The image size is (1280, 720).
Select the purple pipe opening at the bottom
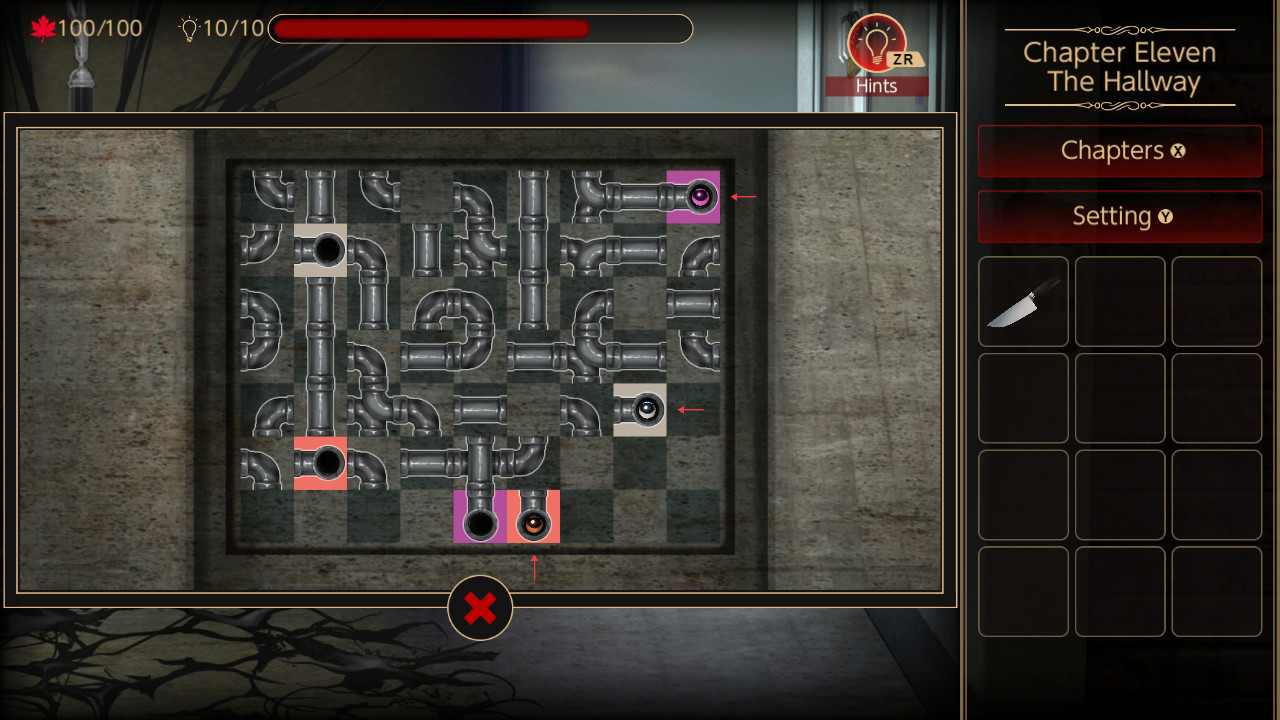478,518
